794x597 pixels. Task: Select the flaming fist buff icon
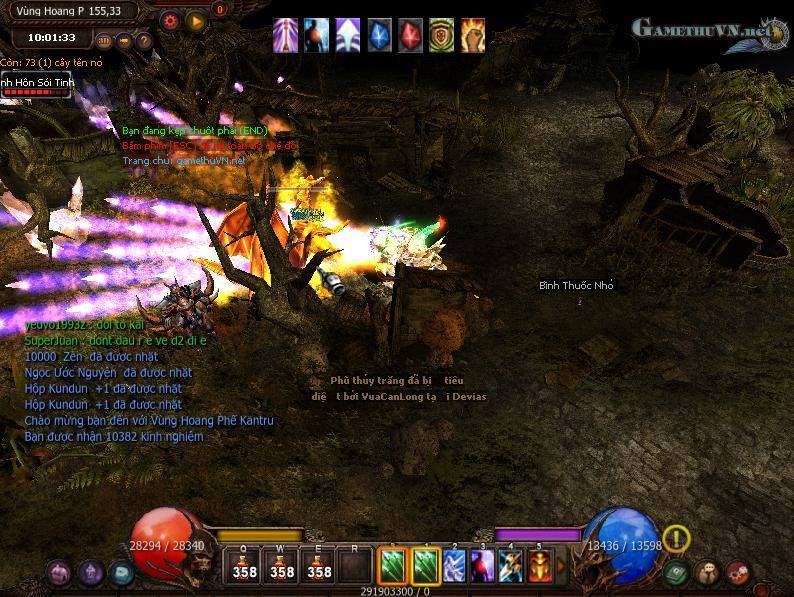tap(473, 35)
